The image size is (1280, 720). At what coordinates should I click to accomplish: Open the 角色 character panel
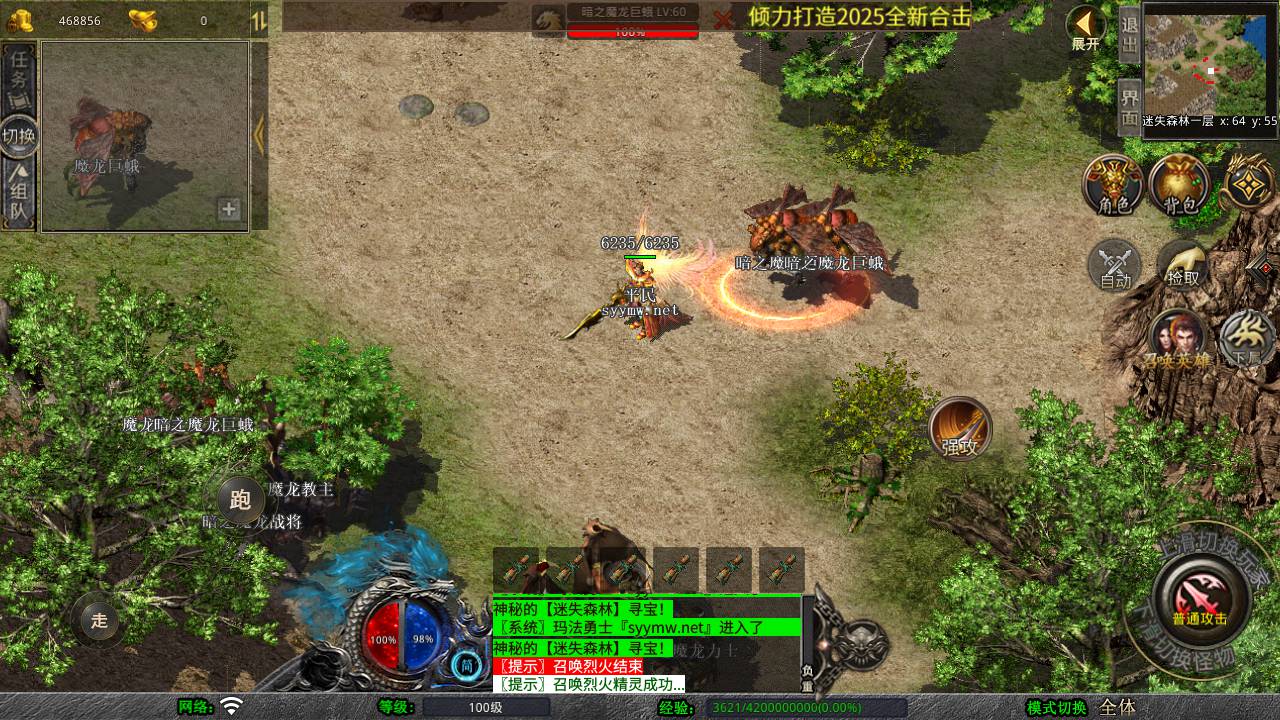1113,186
